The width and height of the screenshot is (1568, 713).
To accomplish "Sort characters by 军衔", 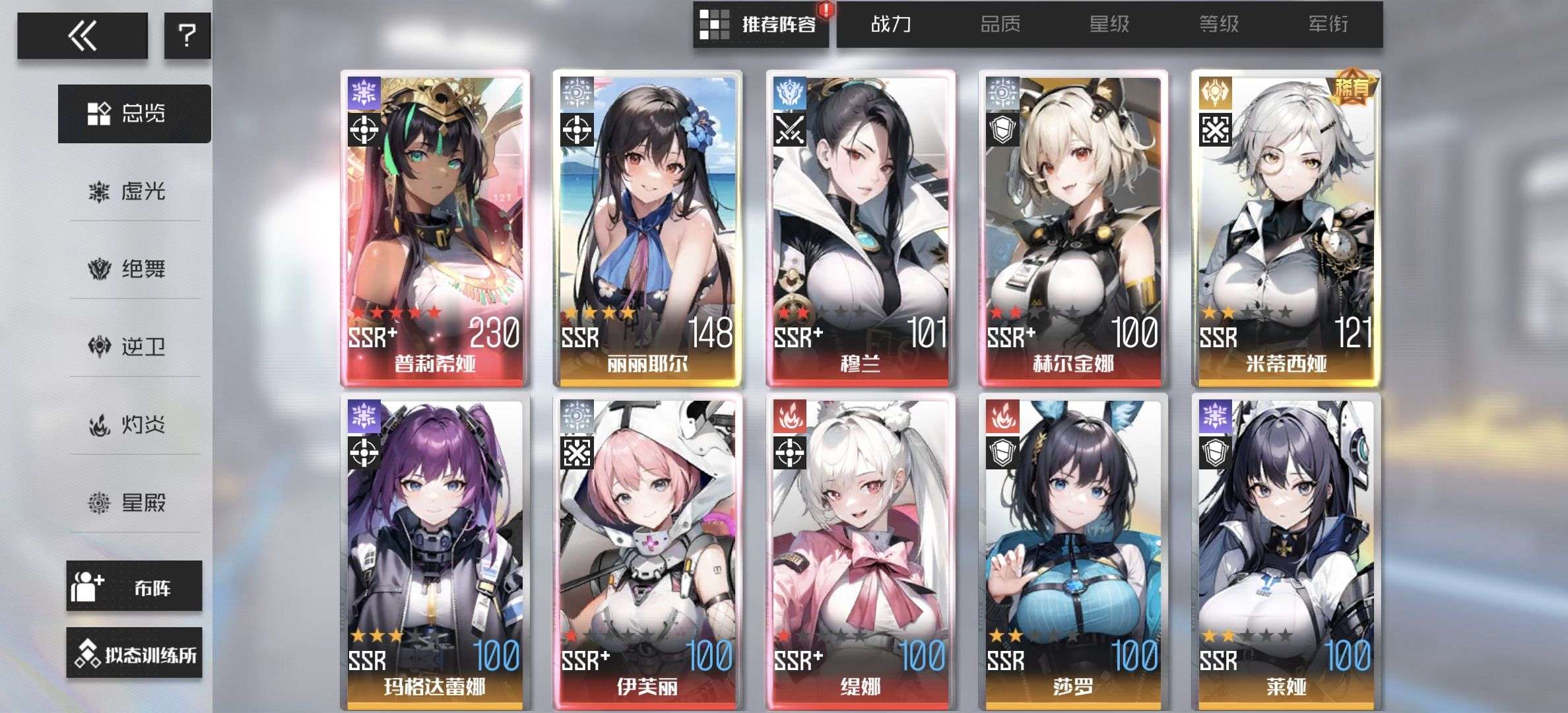I will (1328, 25).
